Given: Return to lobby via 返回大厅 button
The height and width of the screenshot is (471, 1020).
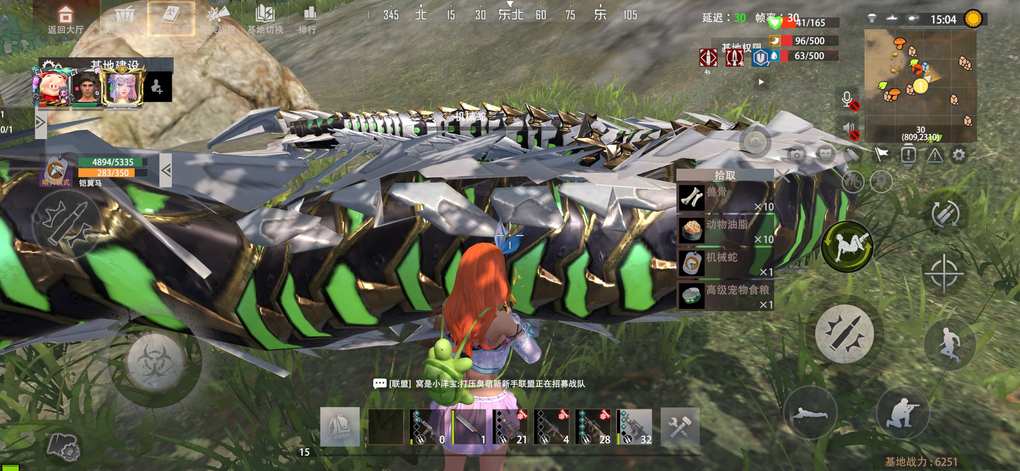Looking at the screenshot, I should coord(66,18).
